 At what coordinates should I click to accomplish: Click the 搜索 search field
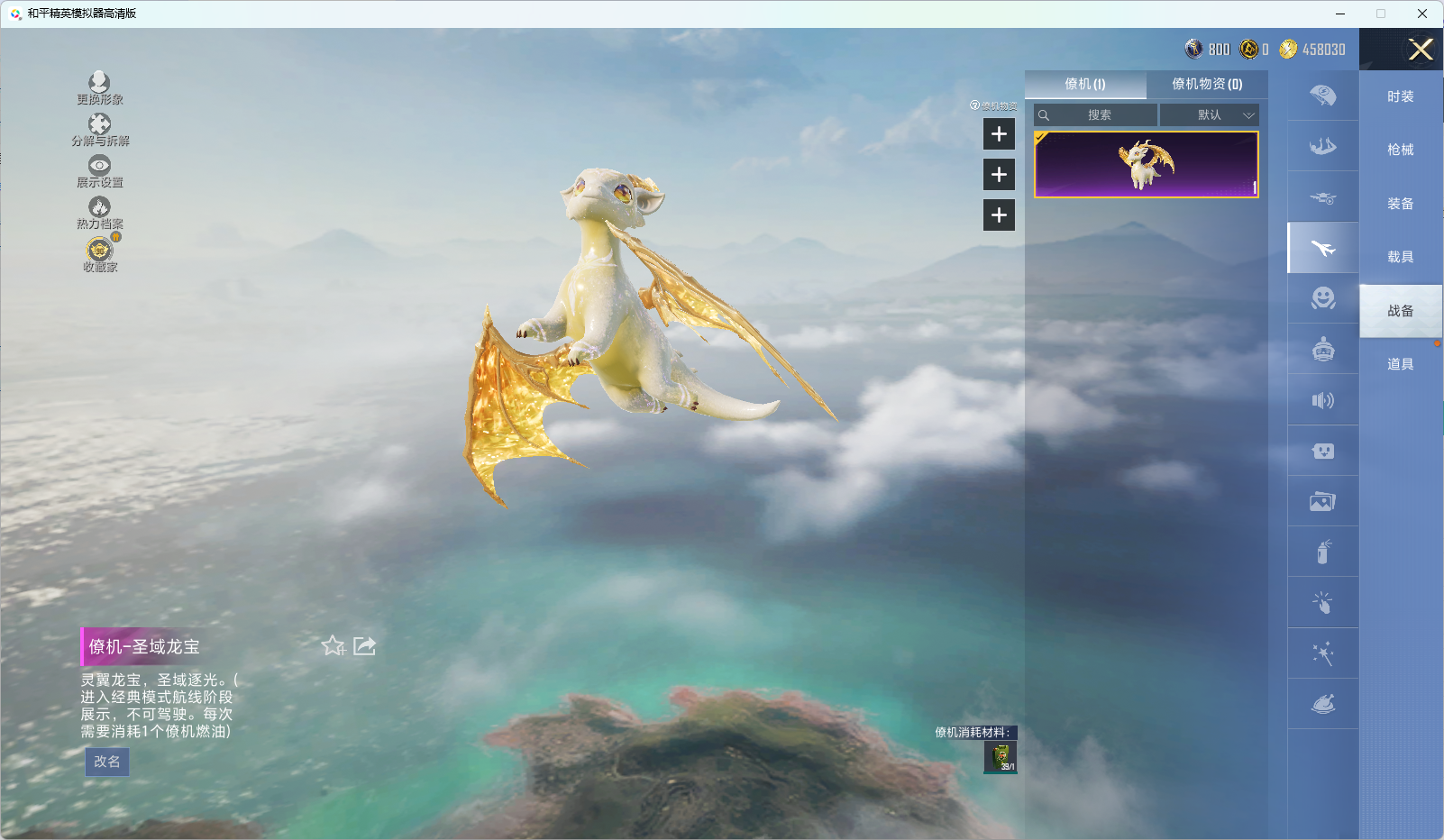tap(1099, 115)
